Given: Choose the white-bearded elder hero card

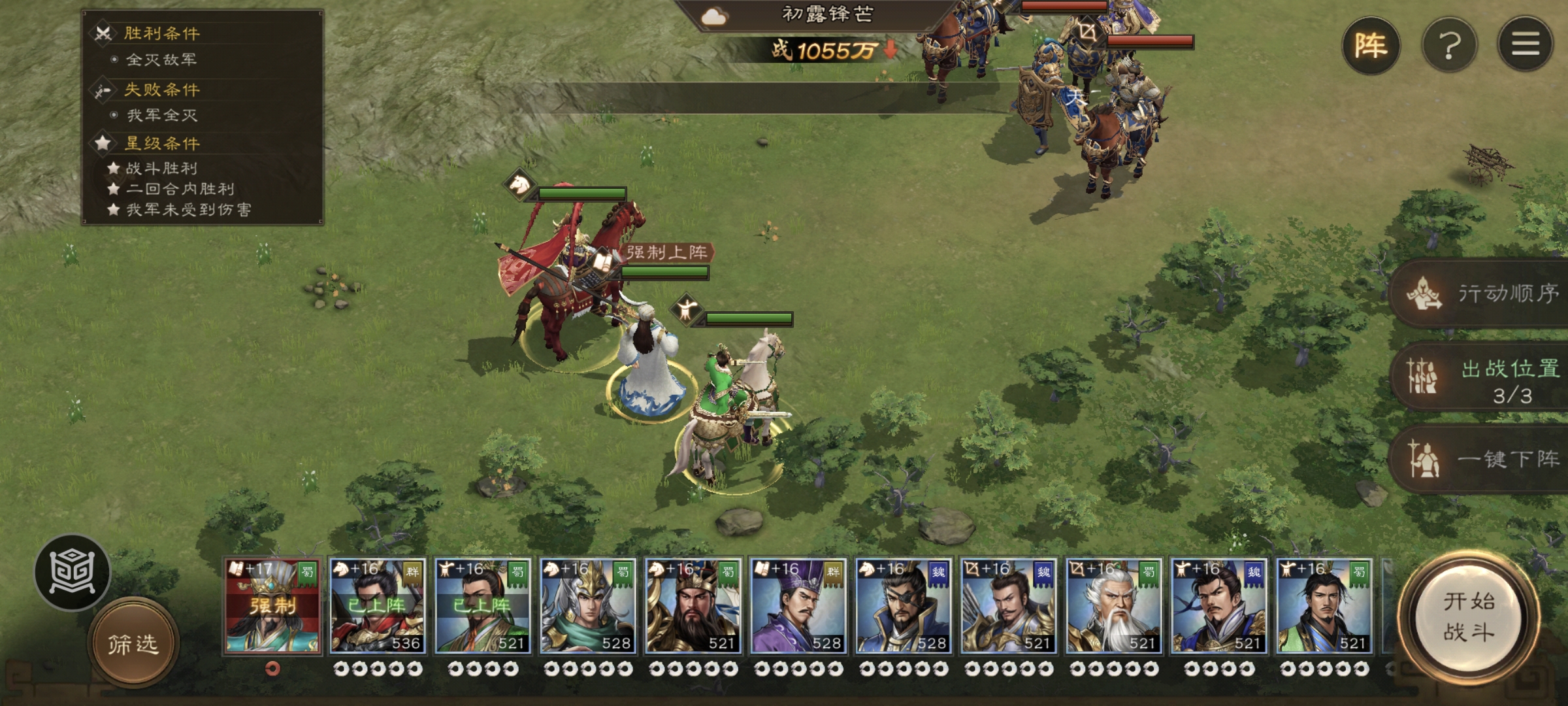Looking at the screenshot, I should pyautogui.click(x=1113, y=606).
